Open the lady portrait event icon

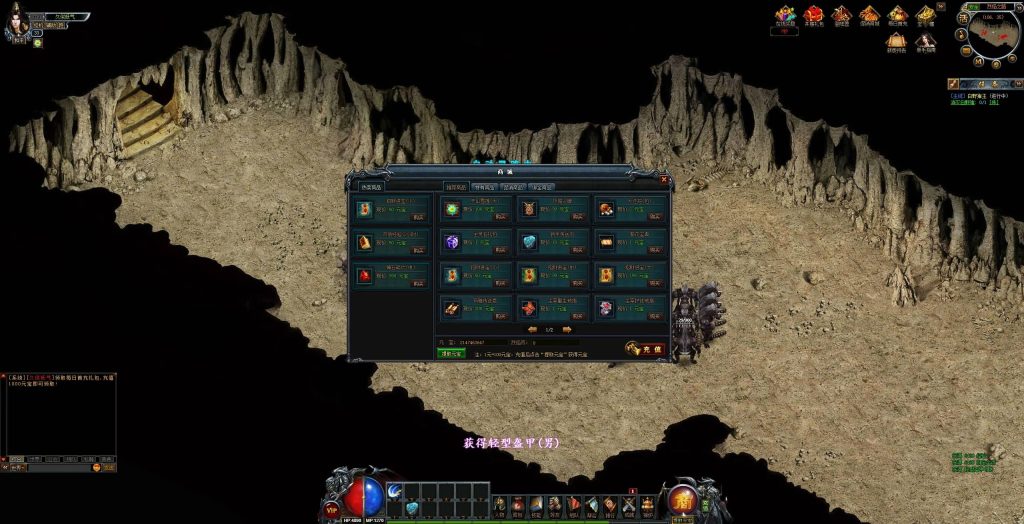pyautogui.click(x=926, y=41)
